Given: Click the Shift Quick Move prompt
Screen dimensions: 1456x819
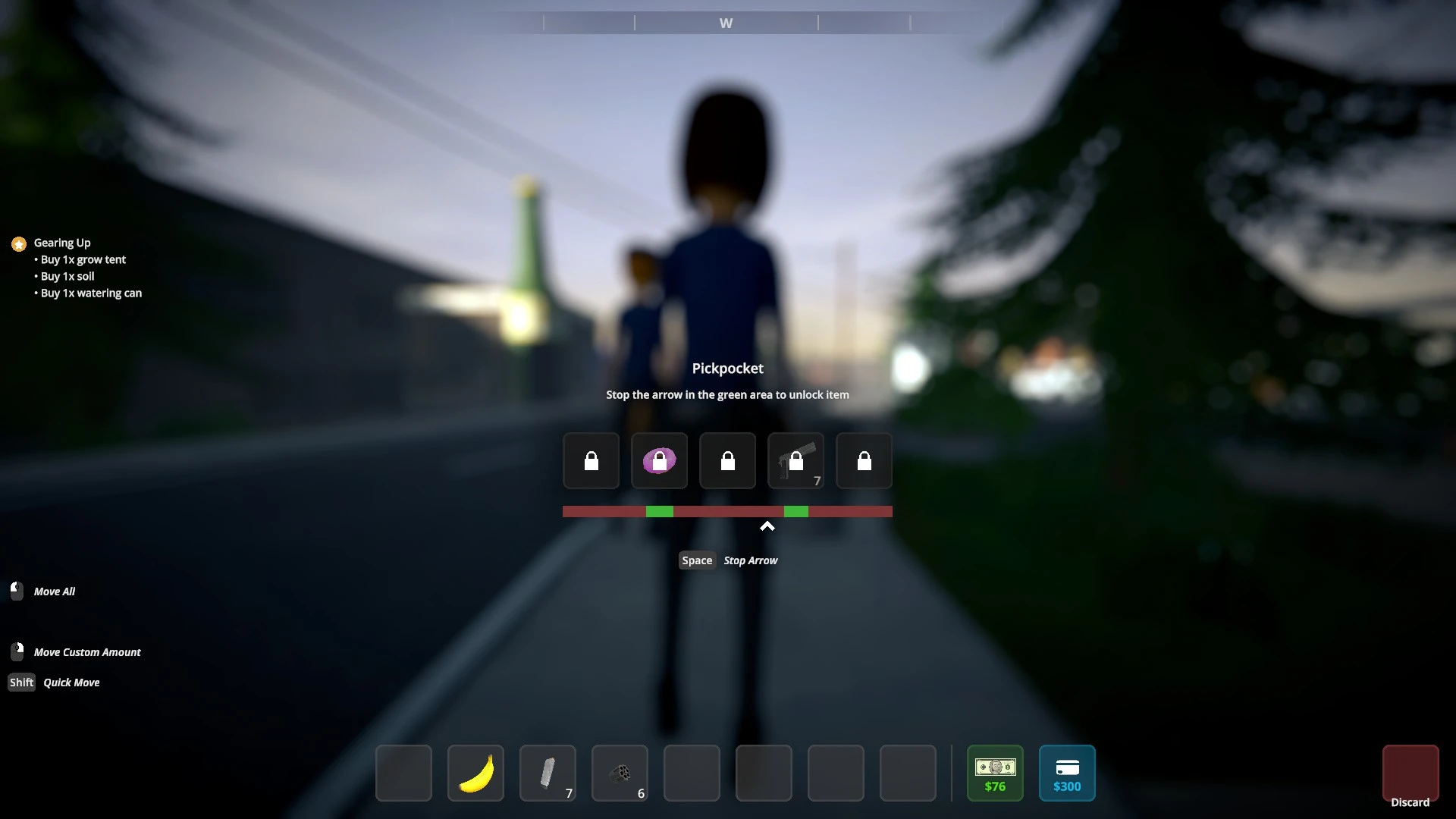Looking at the screenshot, I should tap(21, 682).
